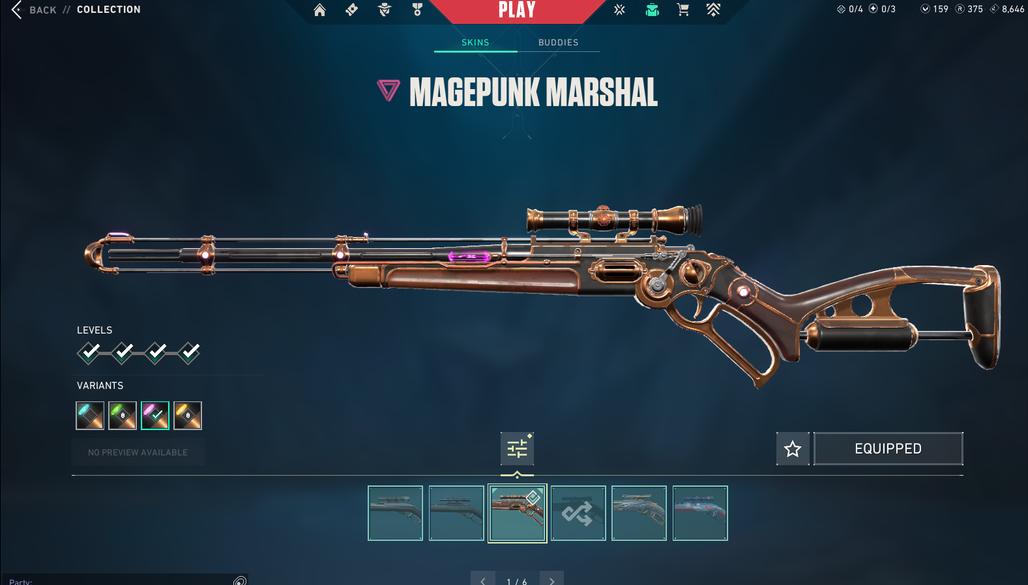The width and height of the screenshot is (1028, 585).
Task: Click the red PLAY button
Action: click(x=517, y=11)
